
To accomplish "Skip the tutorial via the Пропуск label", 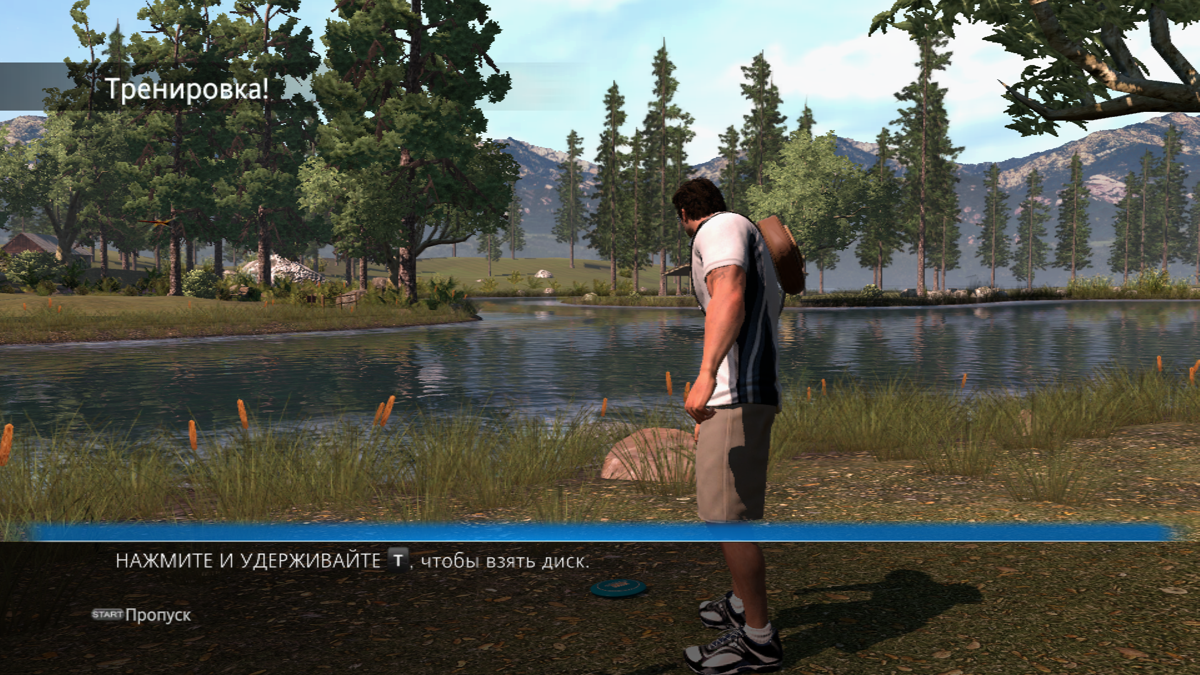I will 157,615.
